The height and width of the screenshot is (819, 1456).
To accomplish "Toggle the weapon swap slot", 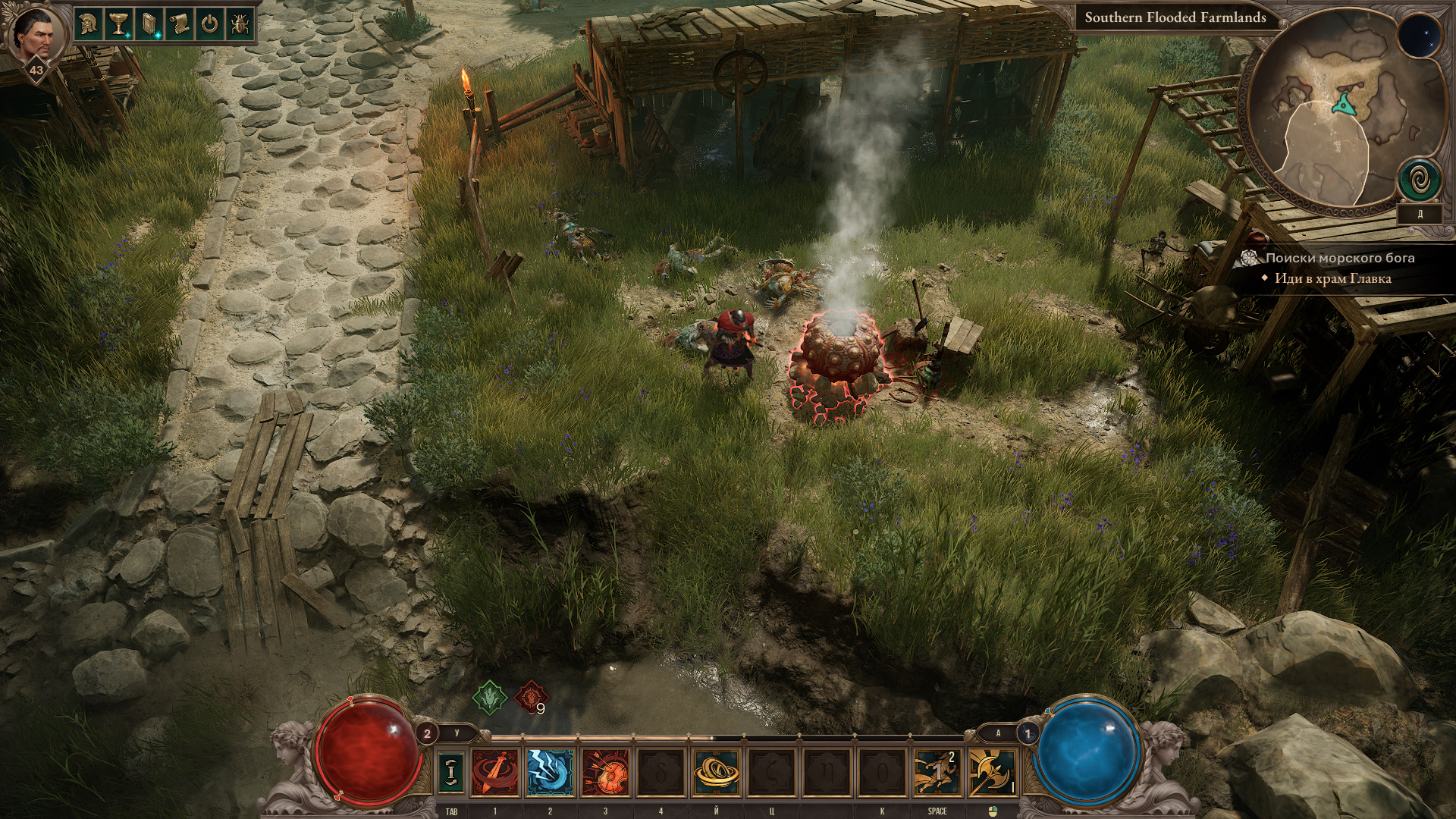I will pos(451,772).
